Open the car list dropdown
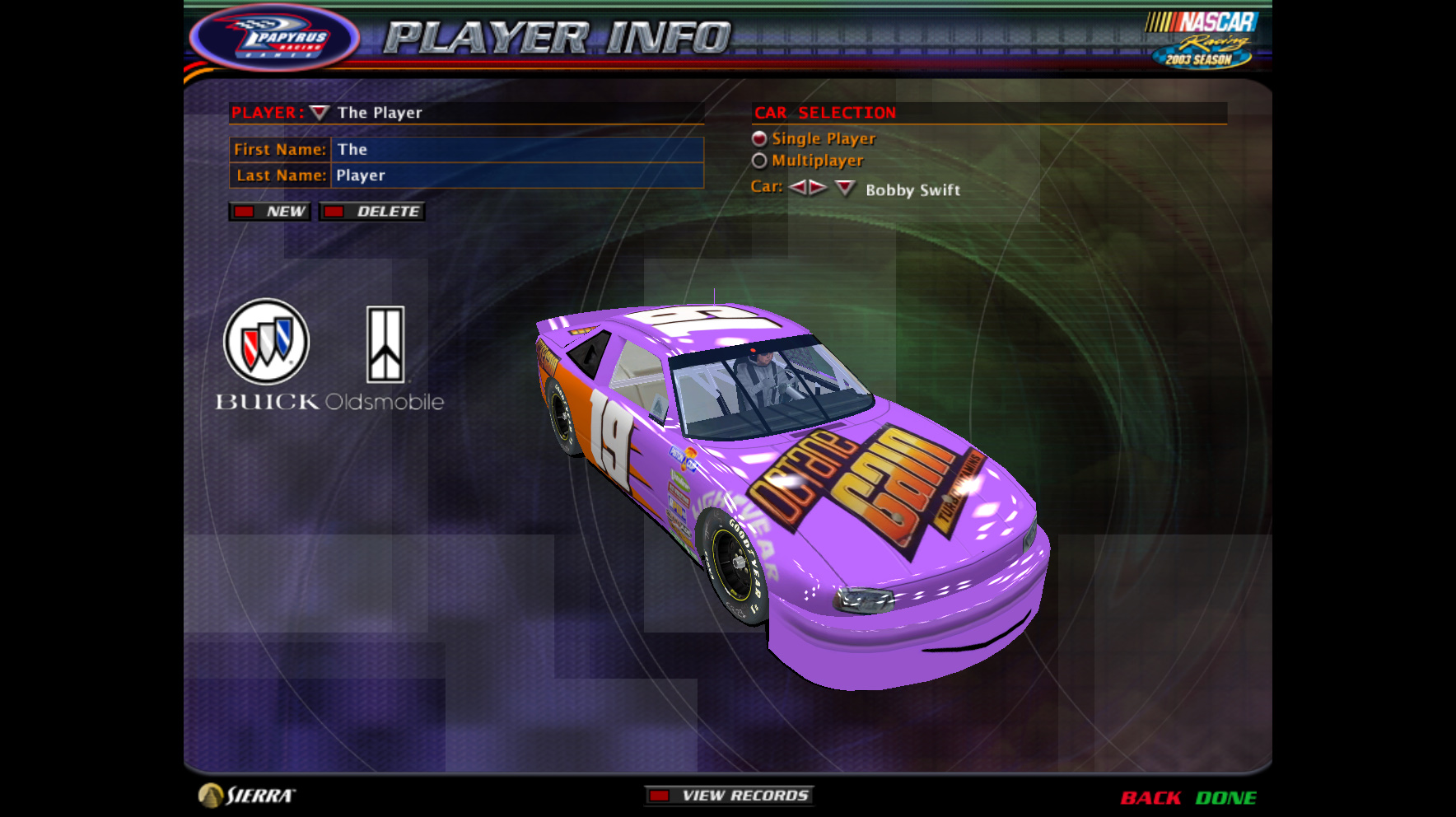Image resolution: width=1456 pixels, height=817 pixels. tap(845, 189)
